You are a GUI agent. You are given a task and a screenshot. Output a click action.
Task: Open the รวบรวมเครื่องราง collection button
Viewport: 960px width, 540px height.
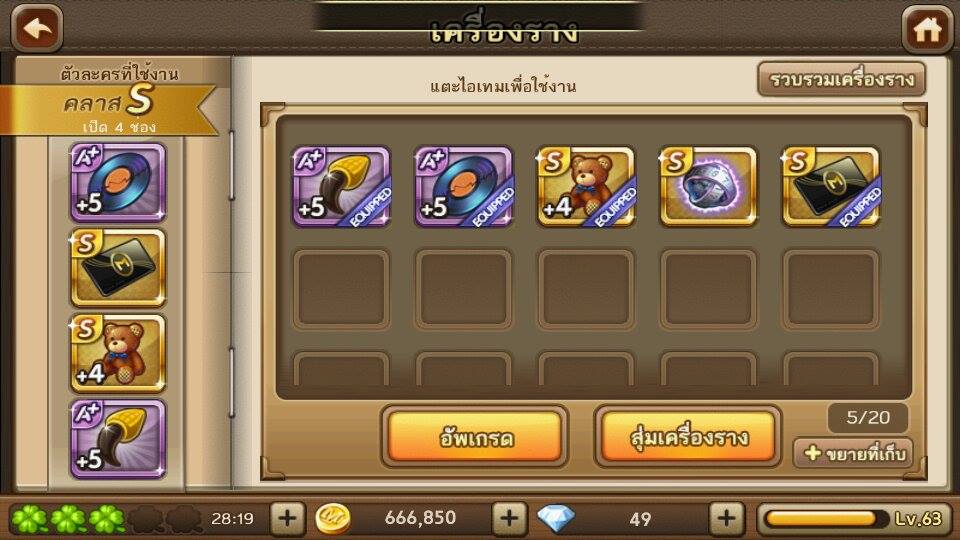coord(841,80)
